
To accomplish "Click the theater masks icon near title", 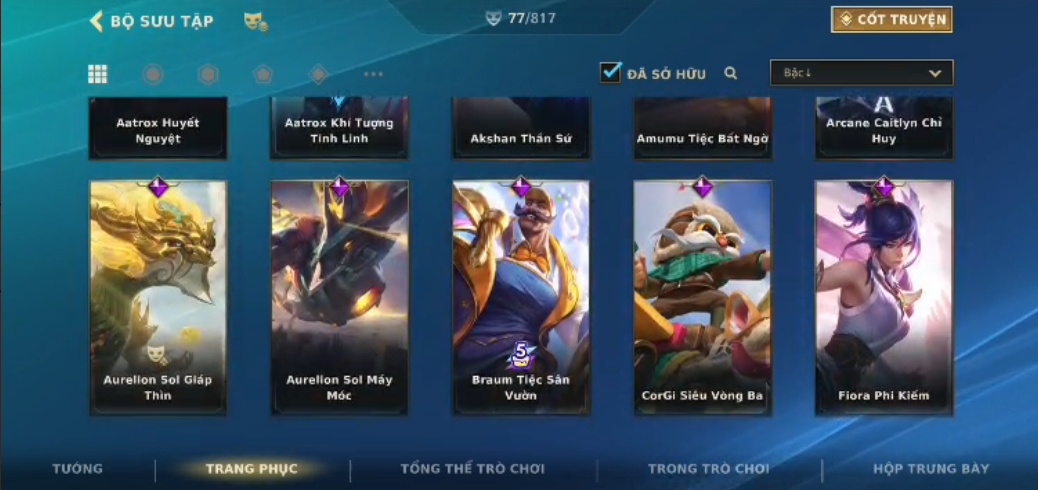I will [255, 21].
